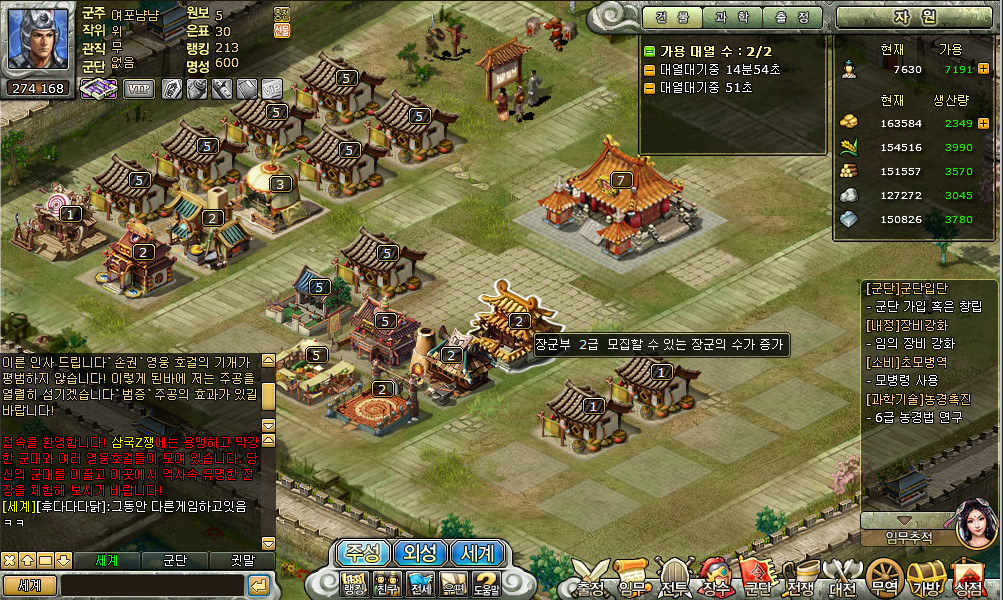The width and height of the screenshot is (1003, 600).
Task: Click the VIP button under player info
Action: click(139, 89)
